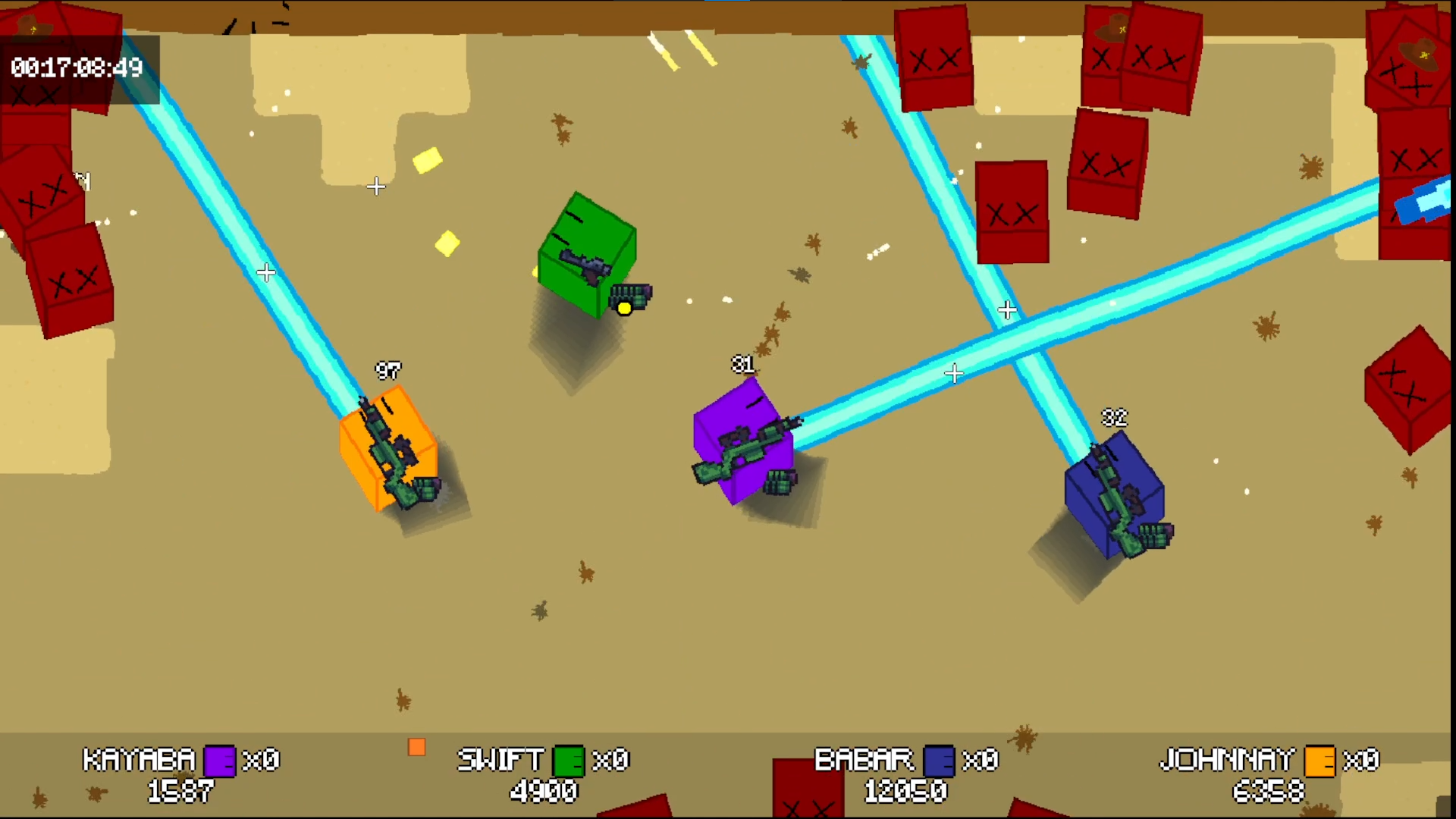
Task: Click the crosshair near the upper-left desert area
Action: [375, 187]
